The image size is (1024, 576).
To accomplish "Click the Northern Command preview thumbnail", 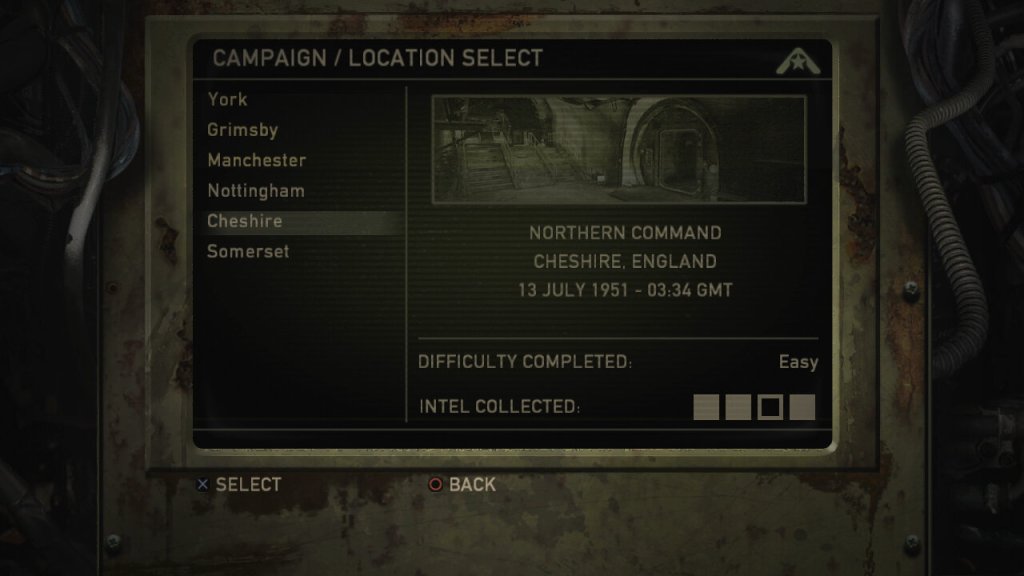I will pos(618,150).
